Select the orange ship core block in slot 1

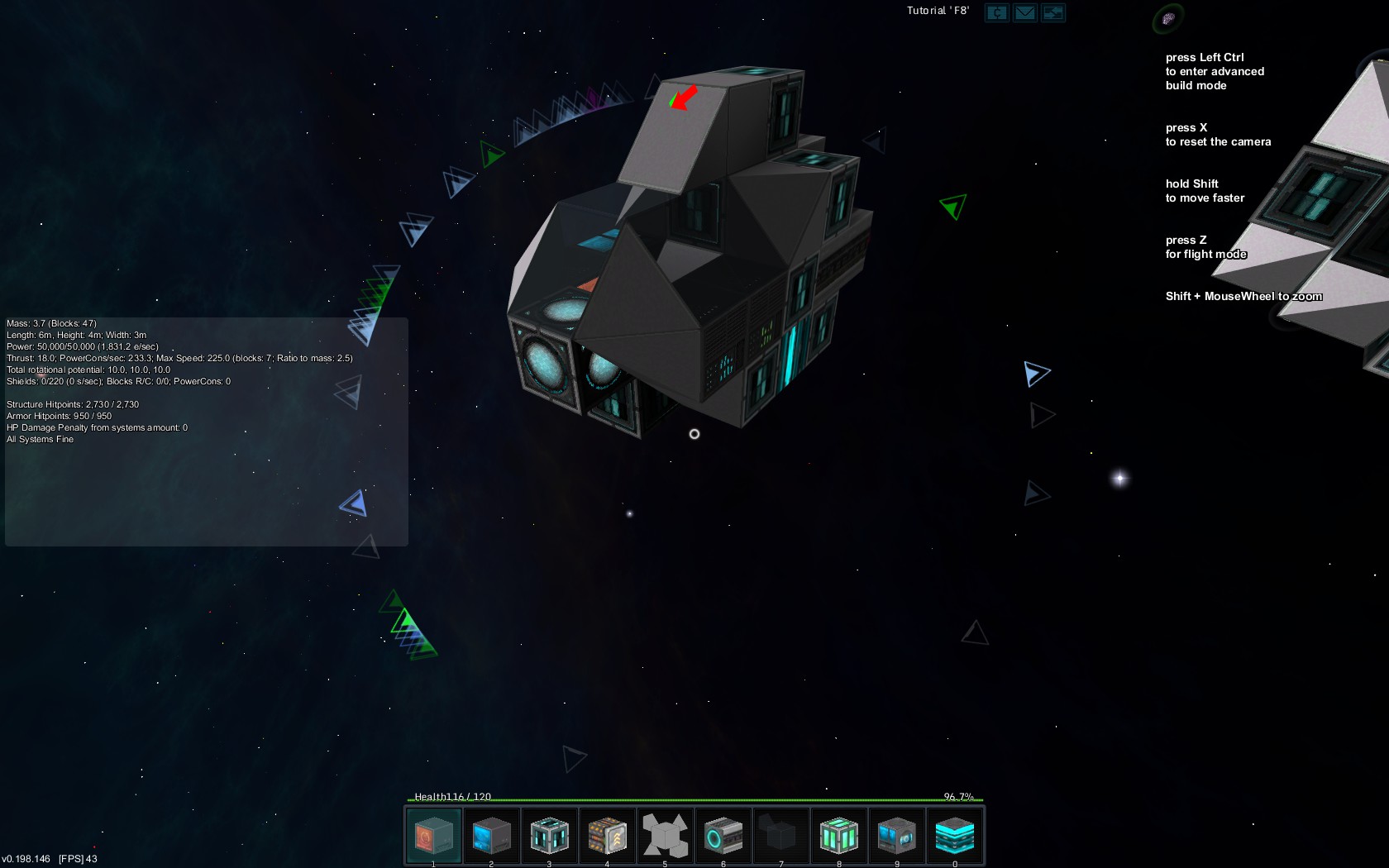coord(433,836)
